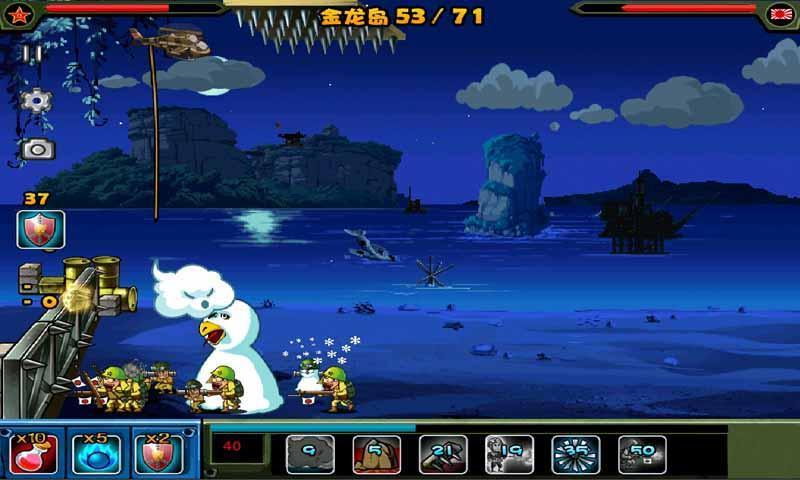Screen dimensions: 800x480
Task: Deploy the unit costing 50
Action: 642,454
